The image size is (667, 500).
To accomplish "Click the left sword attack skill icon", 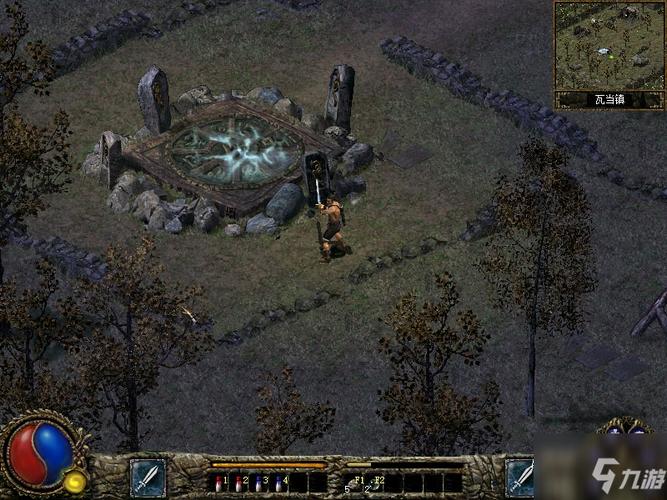I will [148, 478].
